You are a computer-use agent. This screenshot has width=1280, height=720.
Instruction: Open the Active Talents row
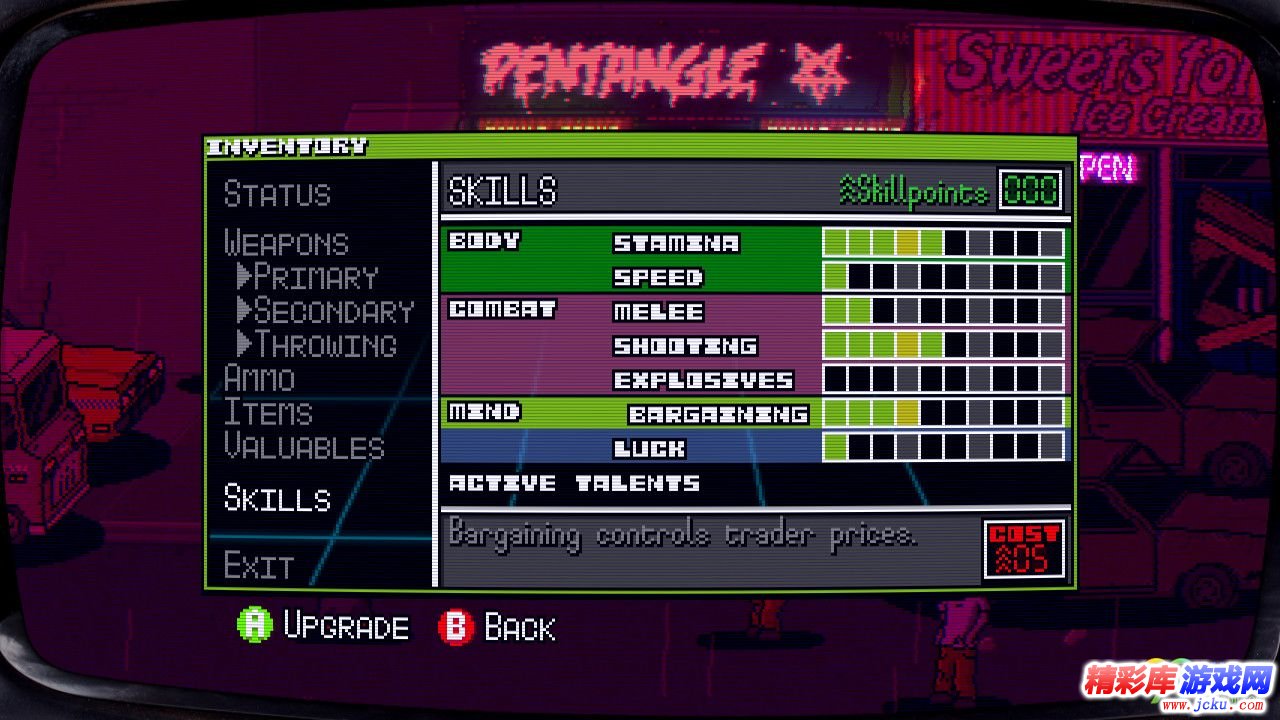click(574, 484)
